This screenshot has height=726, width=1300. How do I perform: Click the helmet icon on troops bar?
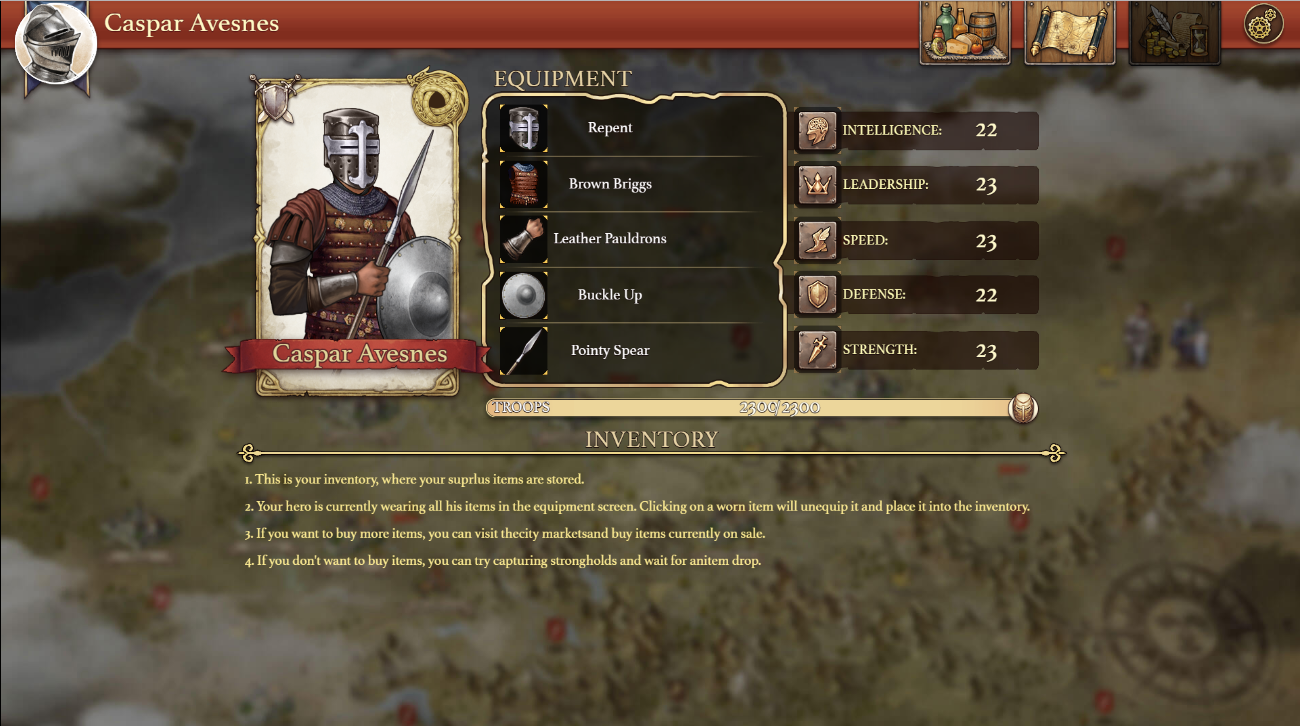coord(1023,408)
